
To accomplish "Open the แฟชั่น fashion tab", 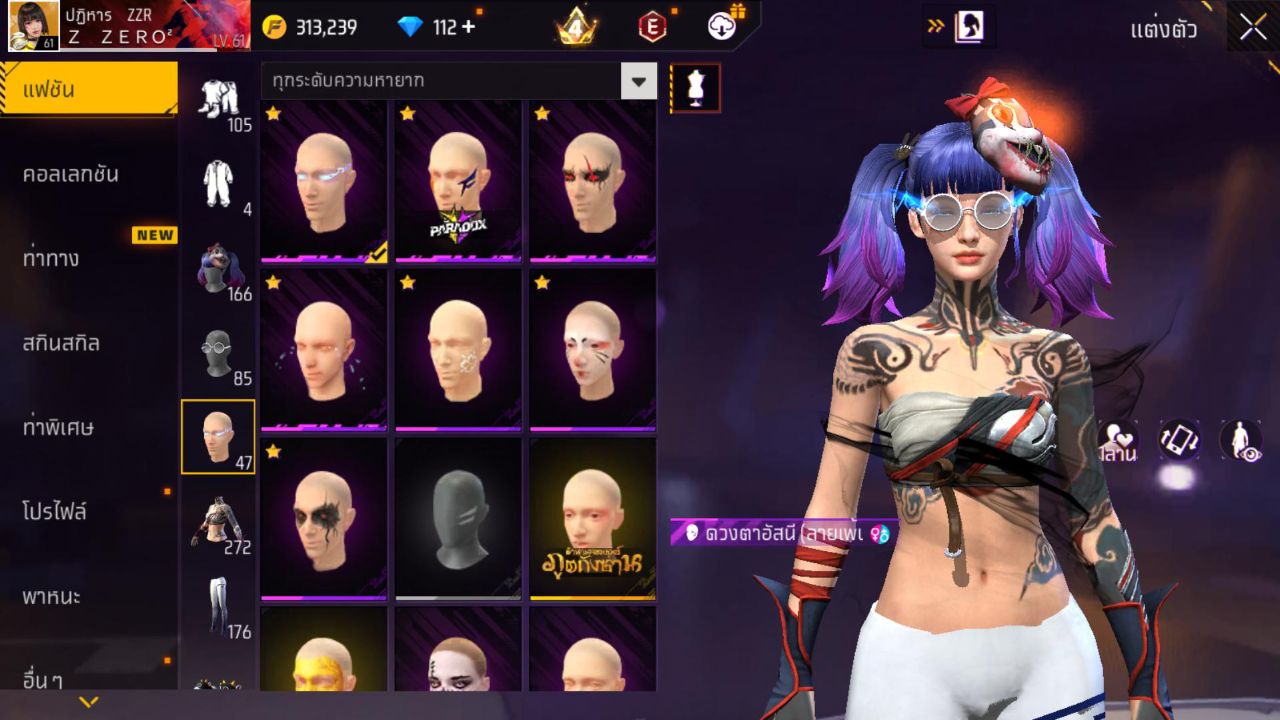I will point(88,90).
